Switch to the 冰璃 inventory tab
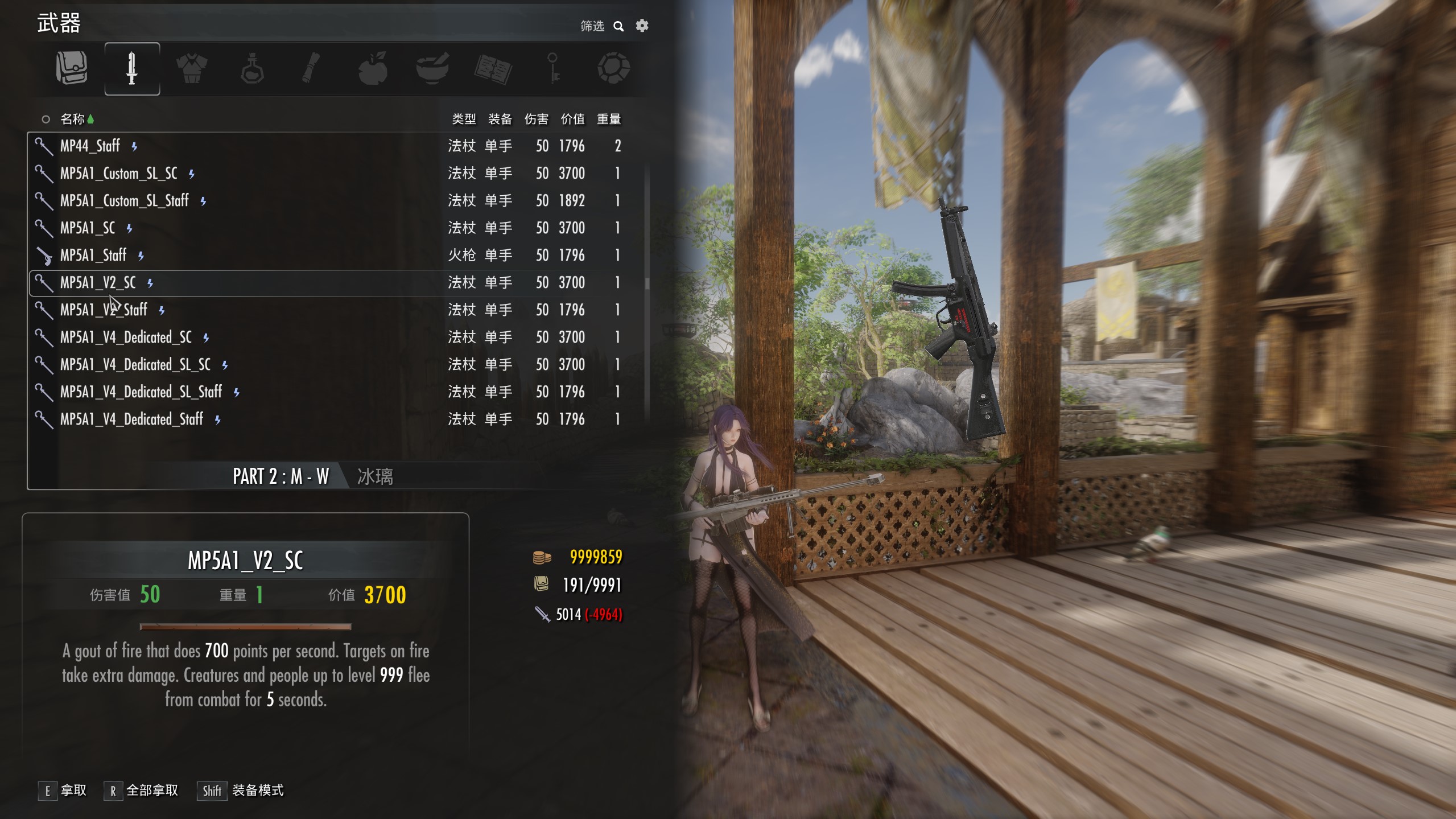Screen dimensions: 1456x819 coord(375,476)
